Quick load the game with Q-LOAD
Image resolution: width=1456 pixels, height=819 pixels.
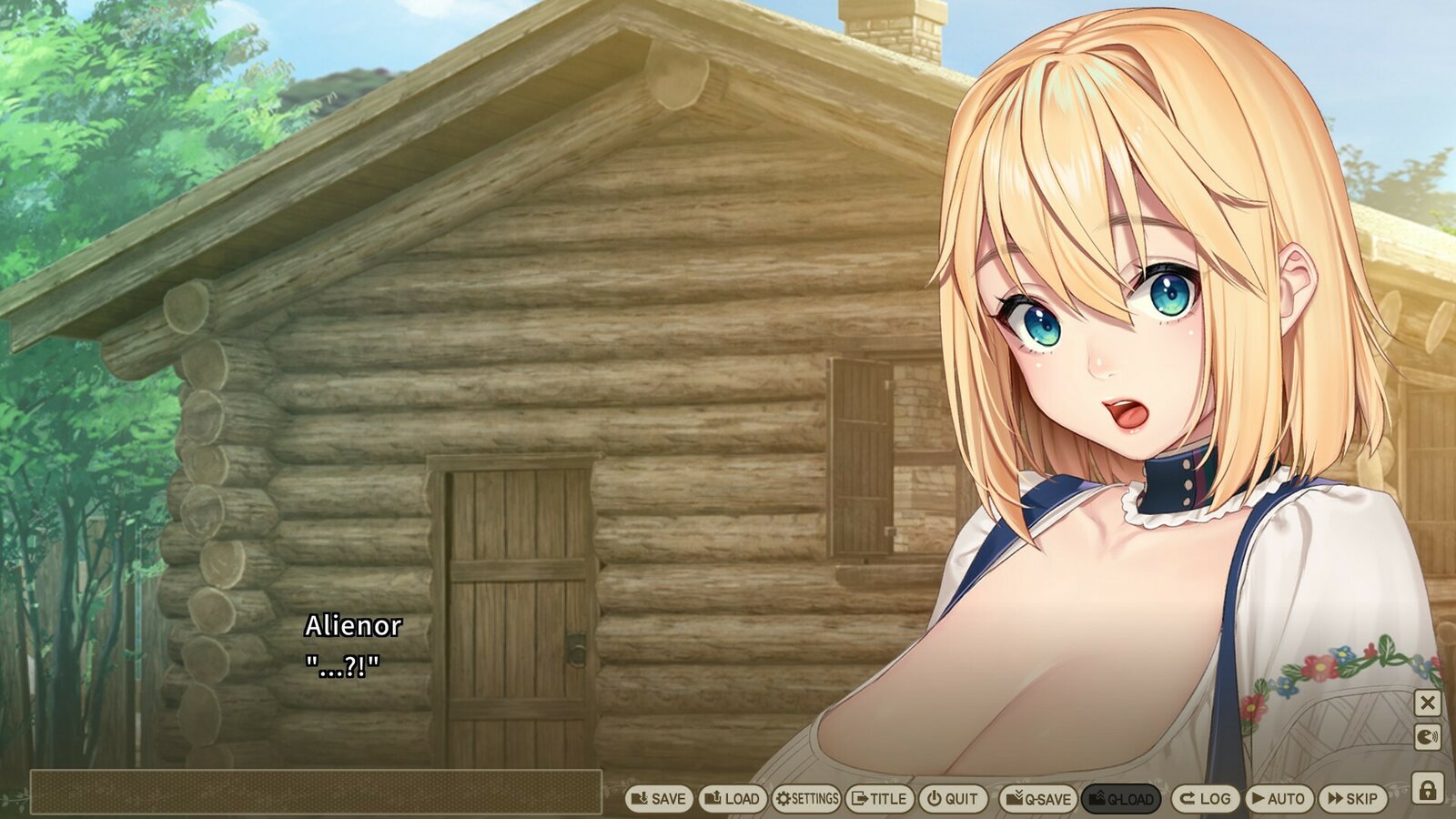coord(1121,798)
